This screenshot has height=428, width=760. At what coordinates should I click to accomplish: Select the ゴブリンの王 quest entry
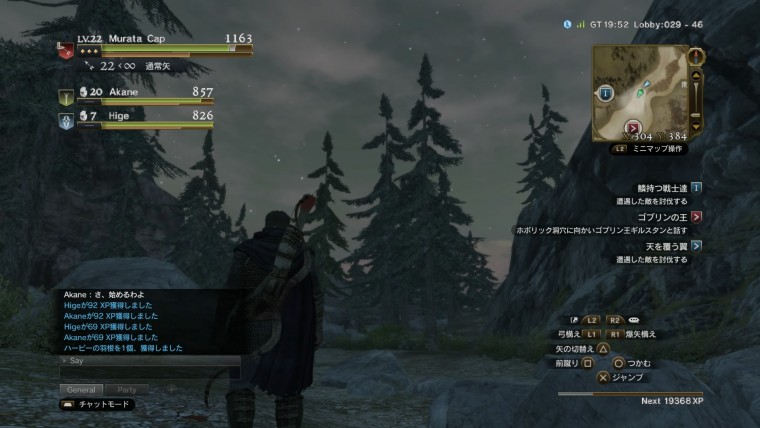tap(662, 216)
